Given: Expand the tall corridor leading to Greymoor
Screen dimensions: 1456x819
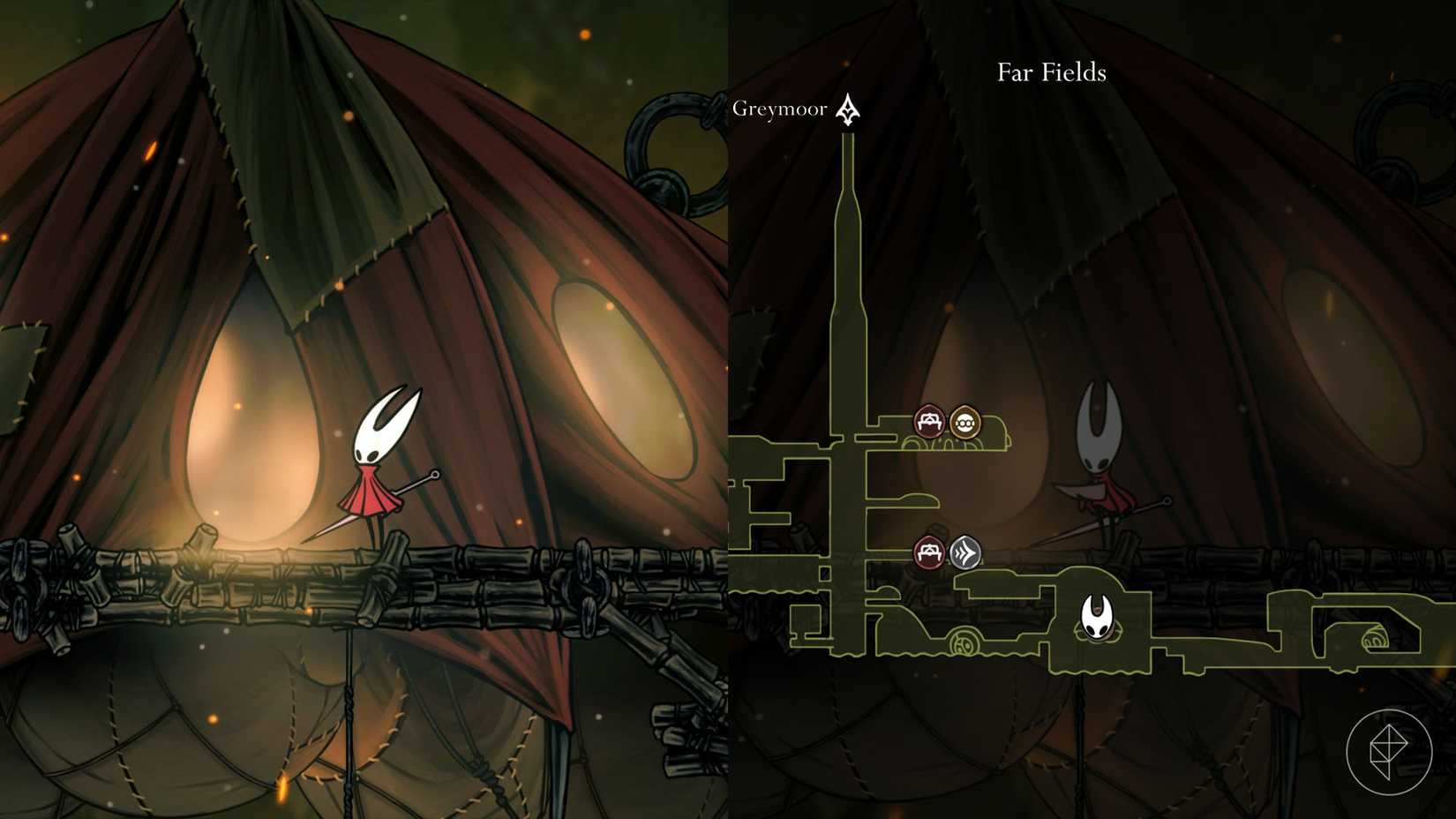Looking at the screenshot, I should tap(846, 282).
